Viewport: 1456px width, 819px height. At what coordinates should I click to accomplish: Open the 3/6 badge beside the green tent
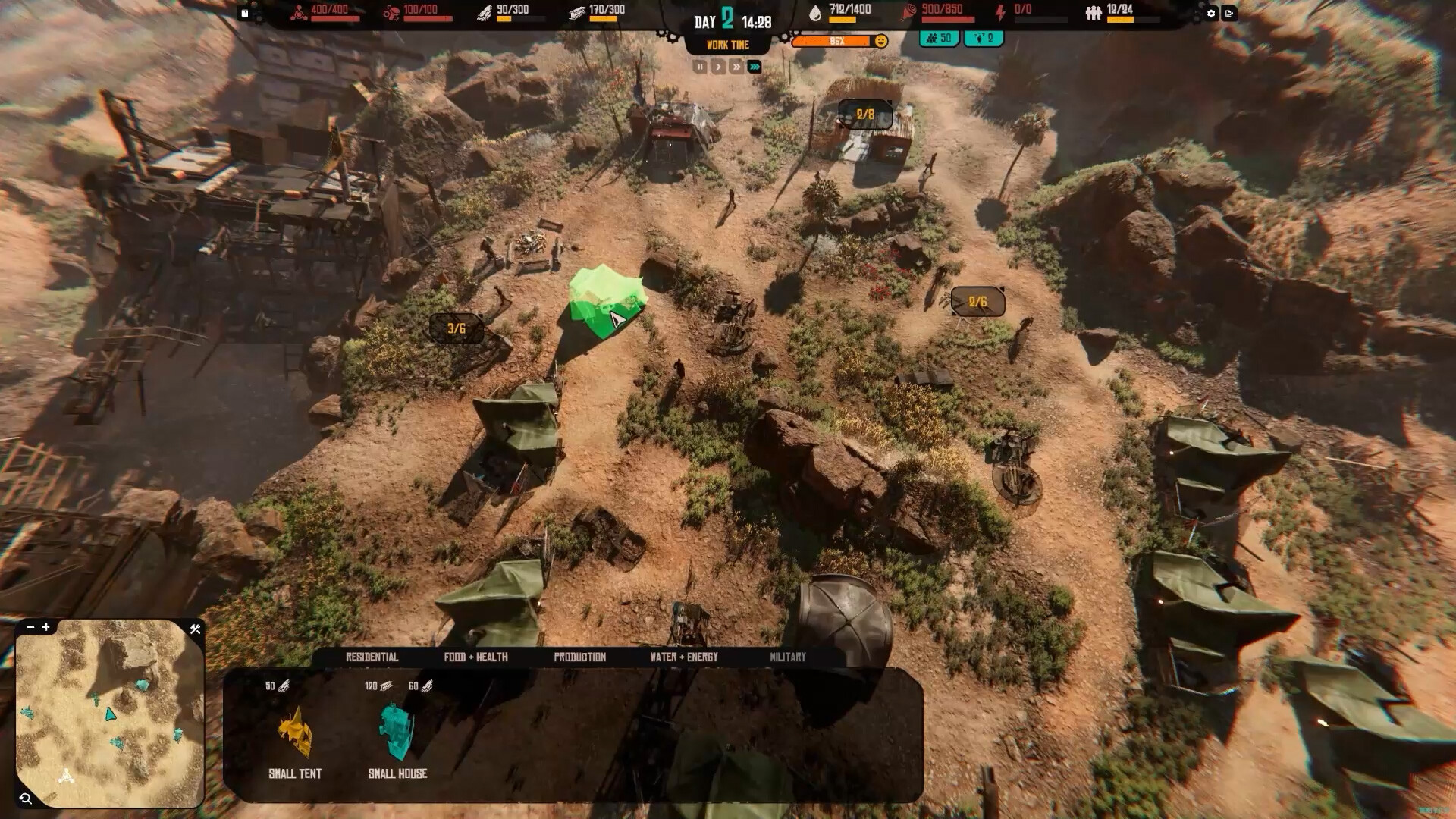pyautogui.click(x=456, y=329)
